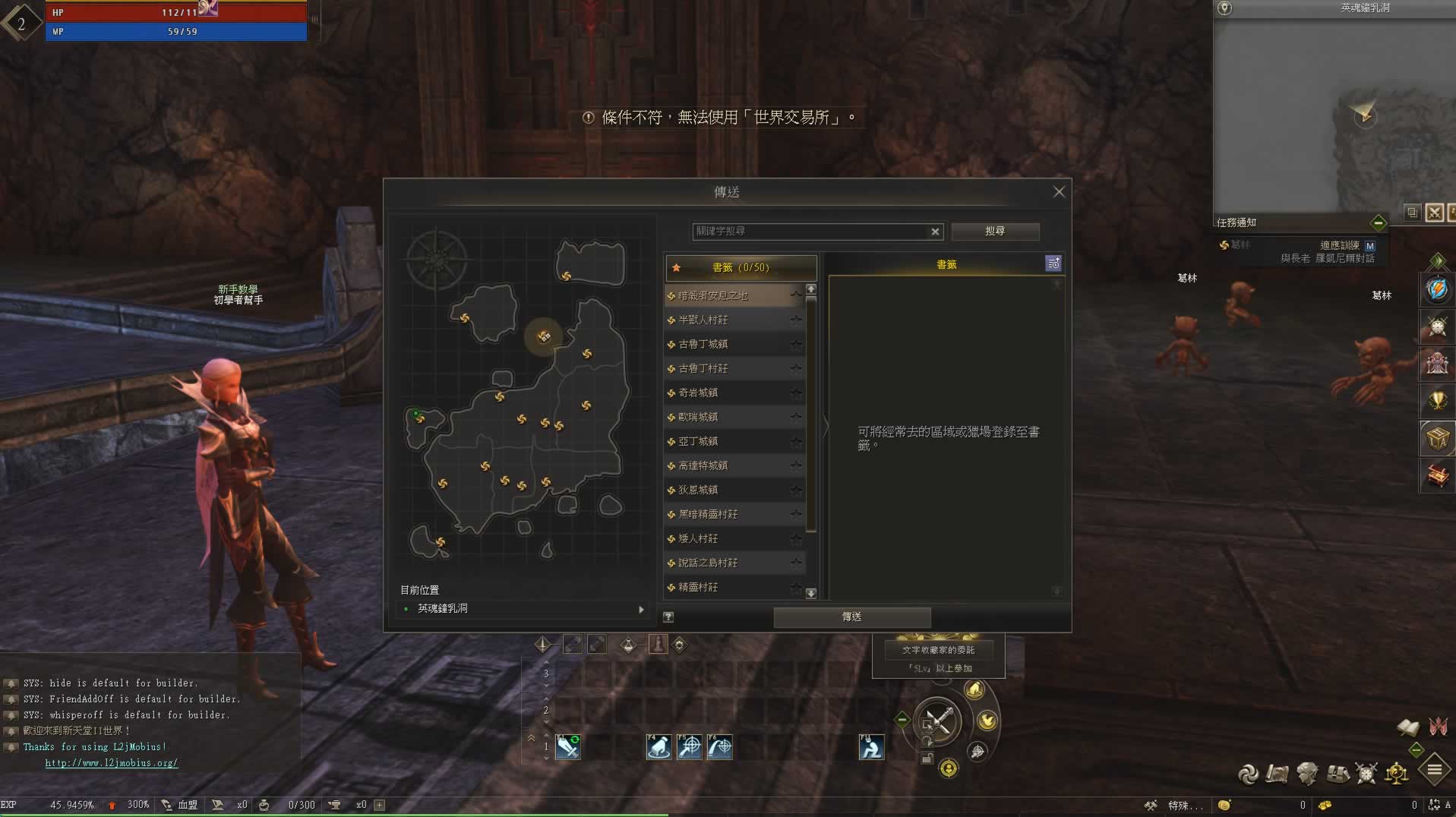Image resolution: width=1456 pixels, height=817 pixels.
Task: Bookmark 暗殺者安息之地 with its star
Action: click(x=795, y=295)
